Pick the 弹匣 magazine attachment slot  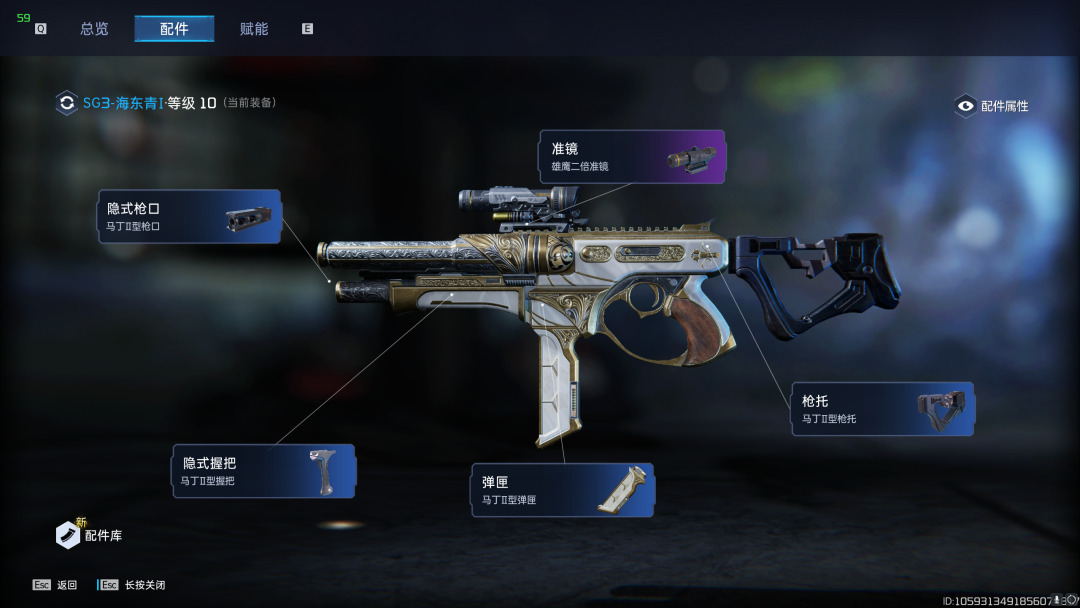click(x=563, y=490)
